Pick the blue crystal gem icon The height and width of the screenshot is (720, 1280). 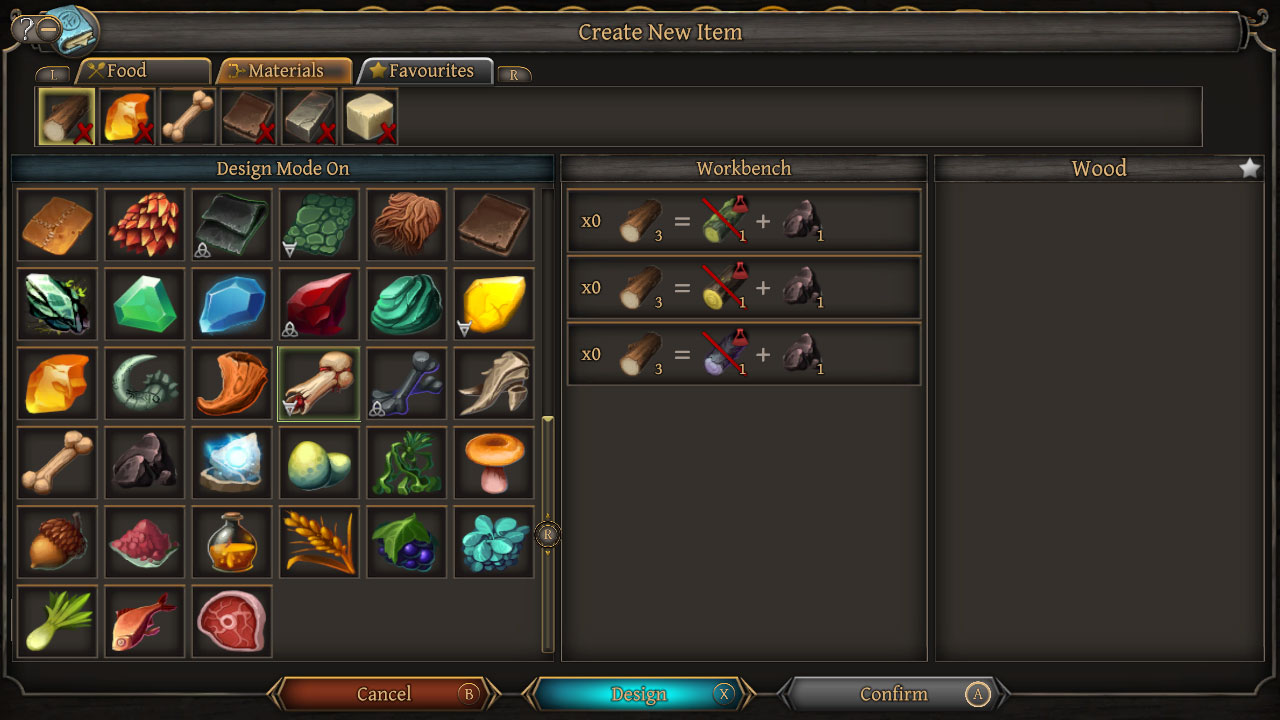(x=231, y=302)
